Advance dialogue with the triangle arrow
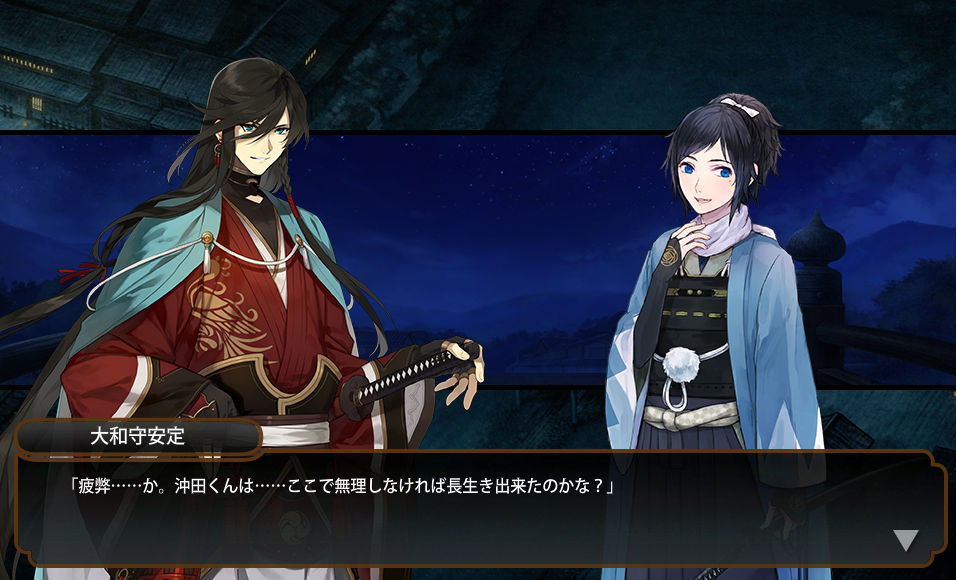Image resolution: width=957 pixels, height=580 pixels. pyautogui.click(x=905, y=541)
